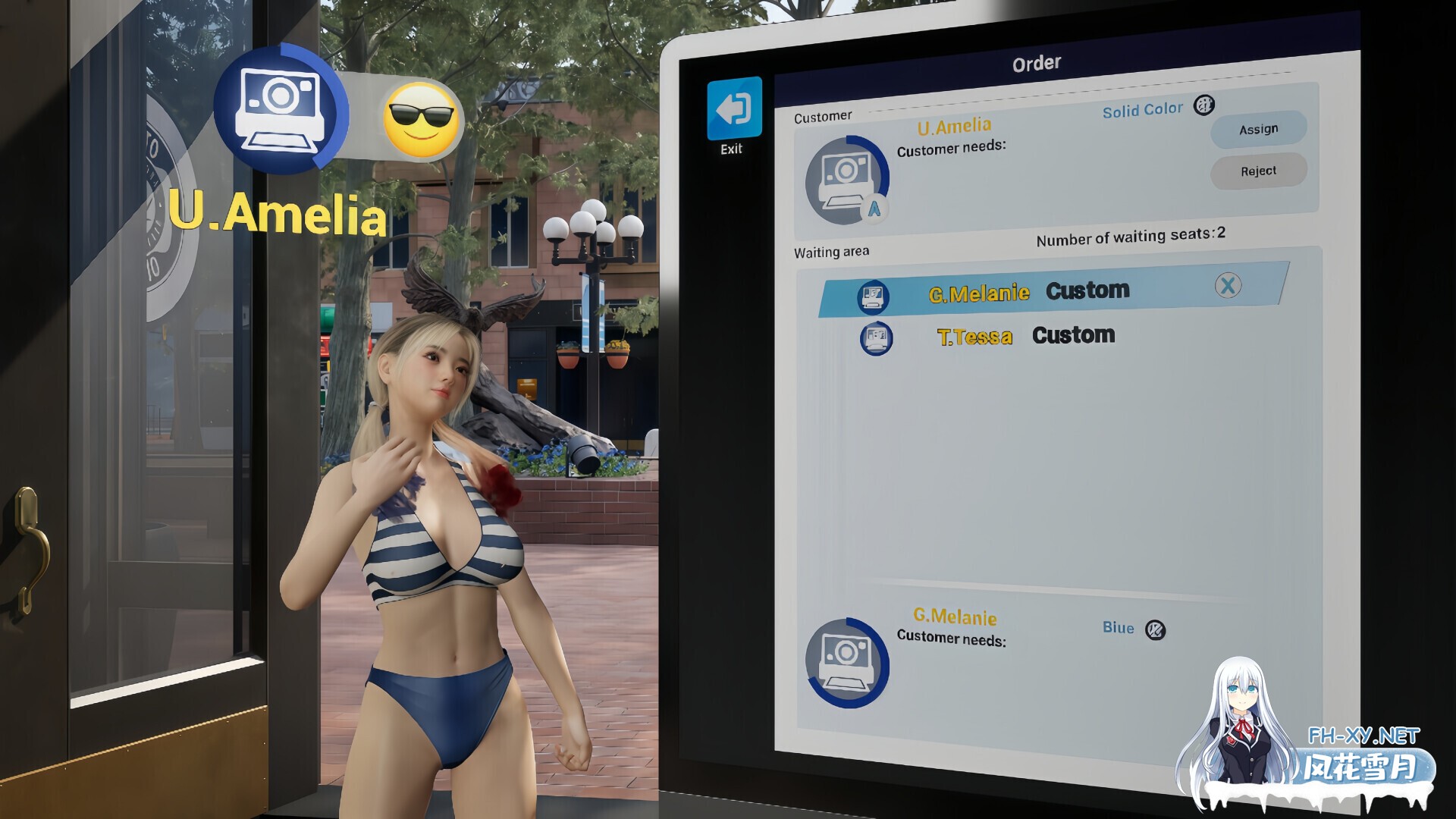Assign the customer U.Amelia

1258,130
